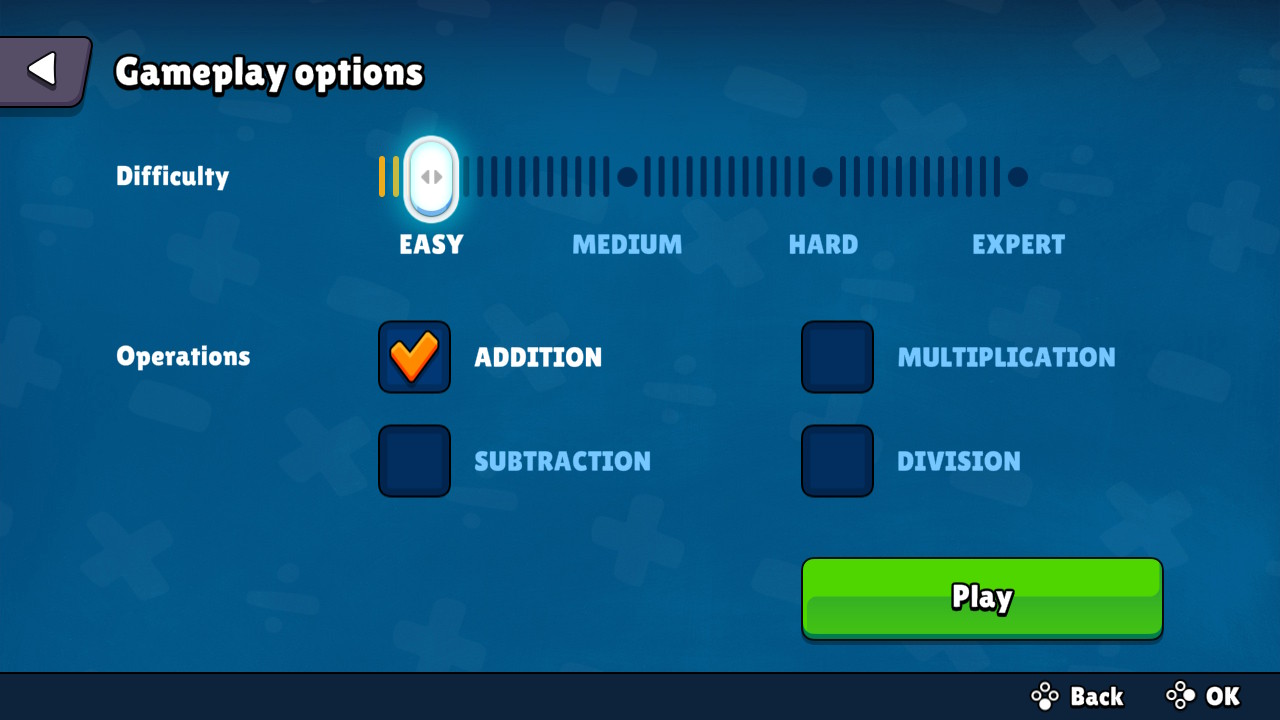Viewport: 1280px width, 720px height.
Task: Click the back arrow button
Action: pyautogui.click(x=40, y=70)
